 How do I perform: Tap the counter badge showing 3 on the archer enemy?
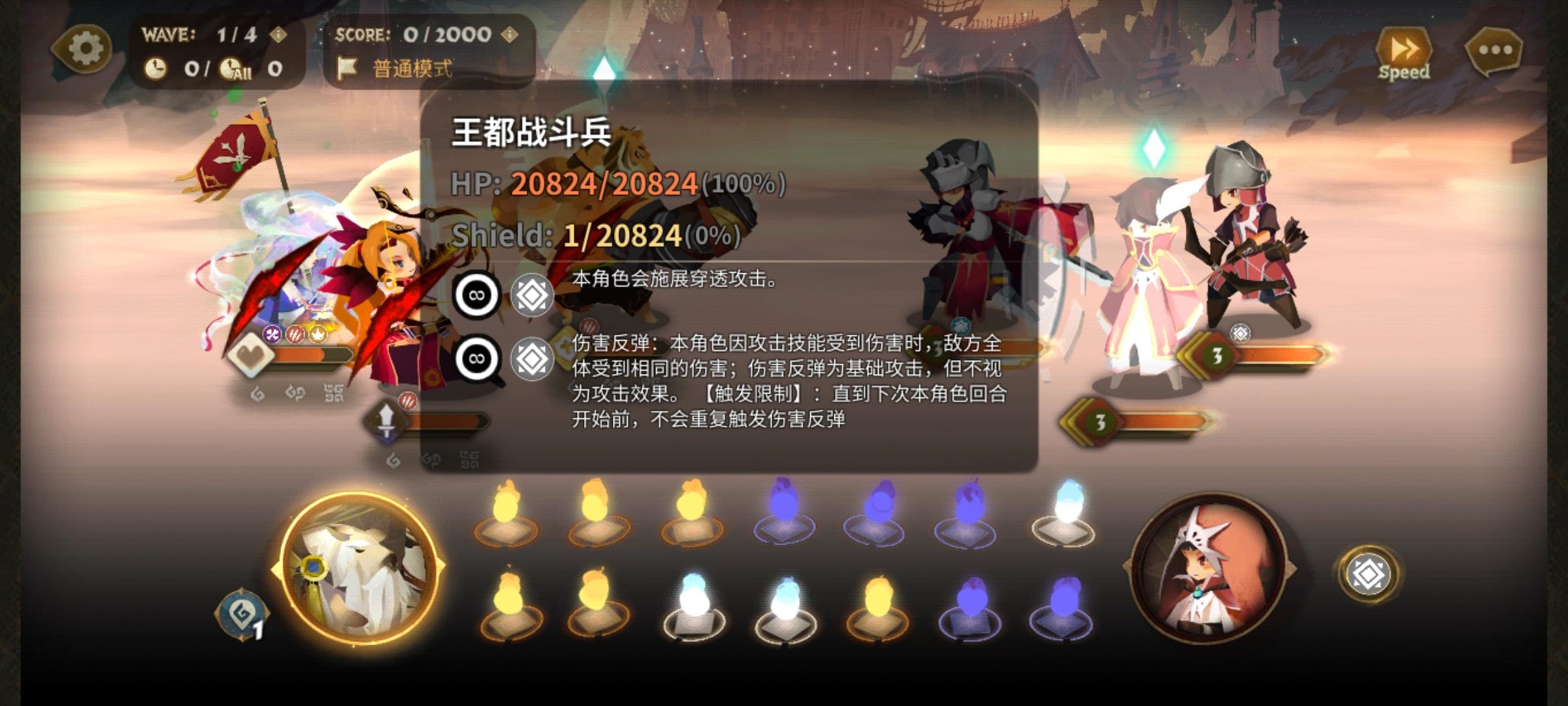tap(1216, 357)
